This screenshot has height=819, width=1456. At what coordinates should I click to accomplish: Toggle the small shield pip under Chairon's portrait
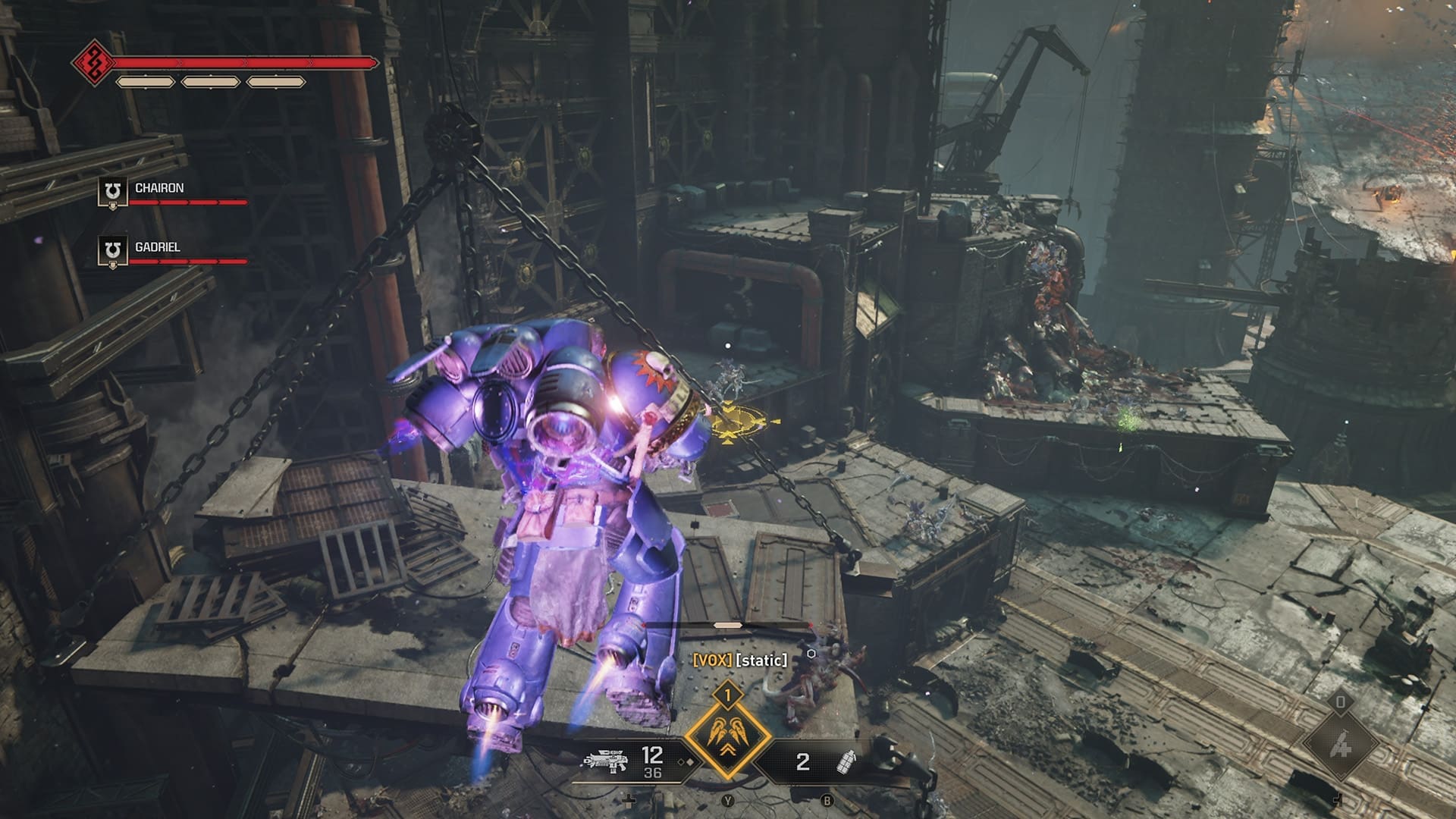click(113, 206)
